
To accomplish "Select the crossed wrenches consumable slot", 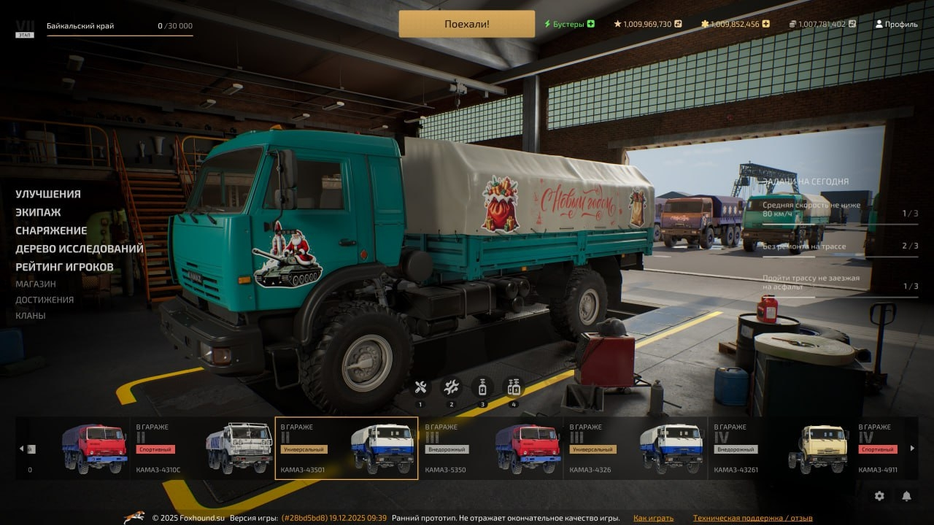I will [451, 388].
